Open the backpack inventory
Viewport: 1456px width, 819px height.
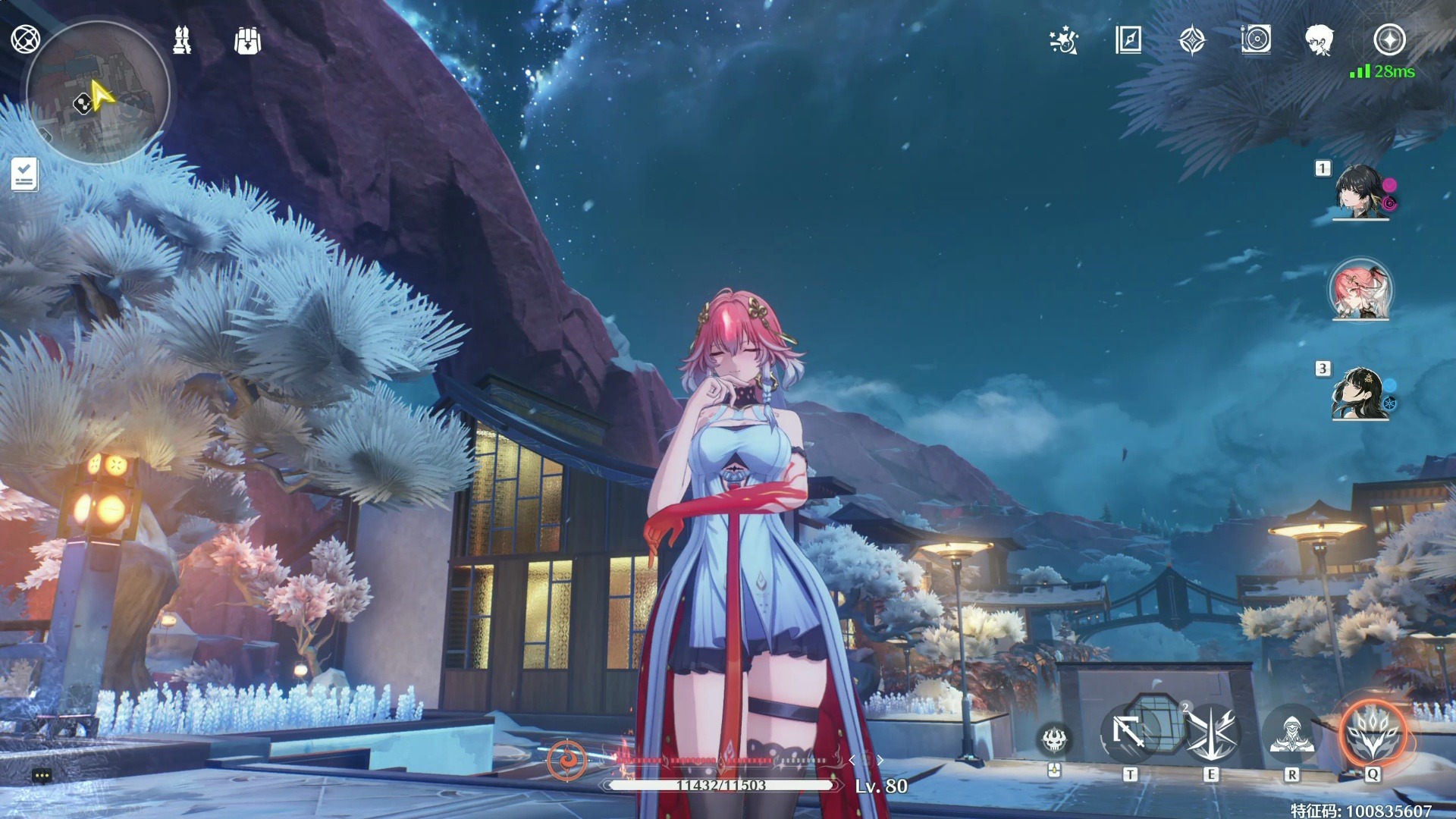click(248, 41)
